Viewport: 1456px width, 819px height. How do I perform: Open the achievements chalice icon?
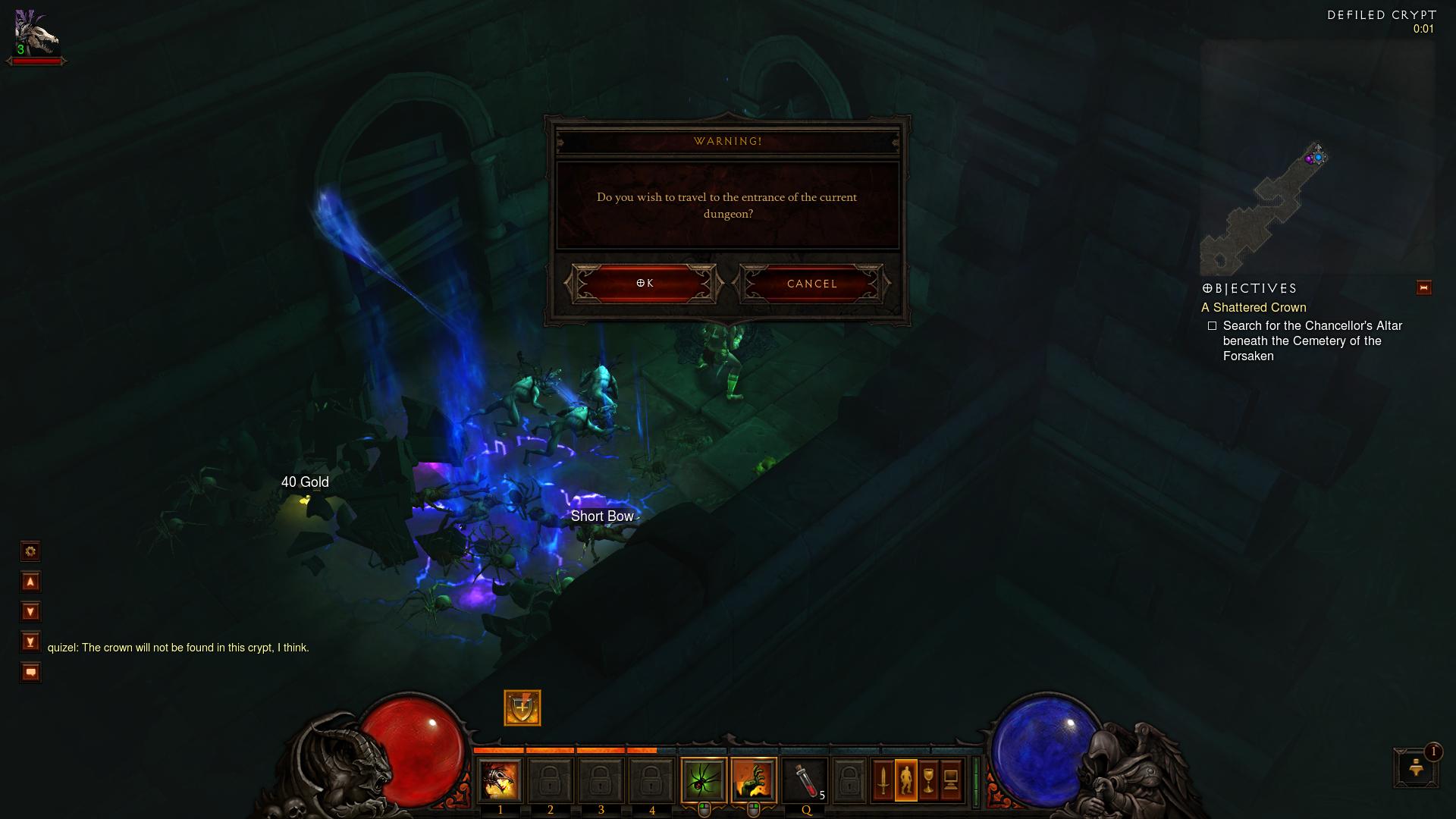[x=928, y=780]
